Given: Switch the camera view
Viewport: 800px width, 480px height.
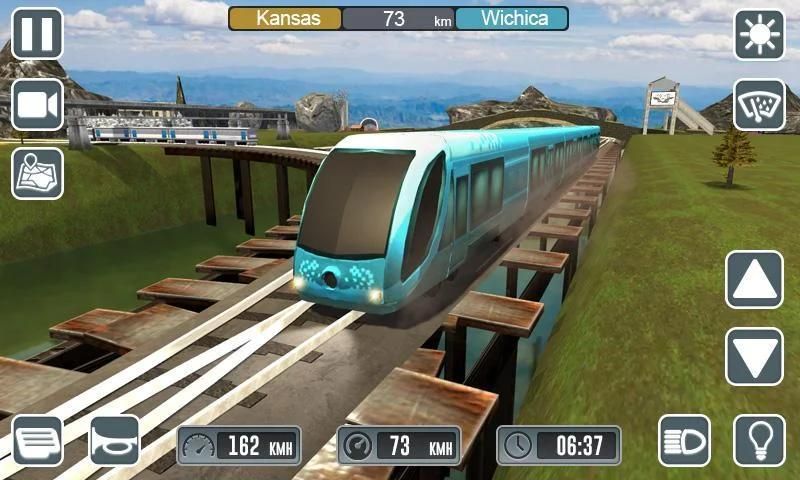Looking at the screenshot, I should (x=37, y=104).
